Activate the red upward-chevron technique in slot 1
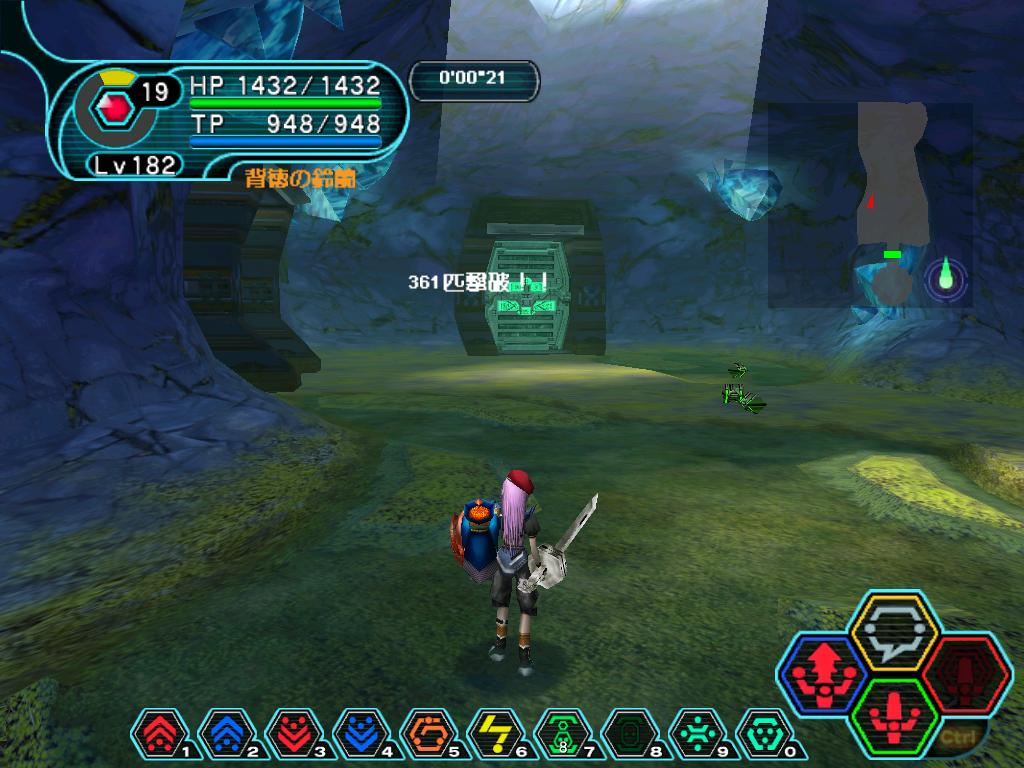The width and height of the screenshot is (1024, 768). point(158,736)
